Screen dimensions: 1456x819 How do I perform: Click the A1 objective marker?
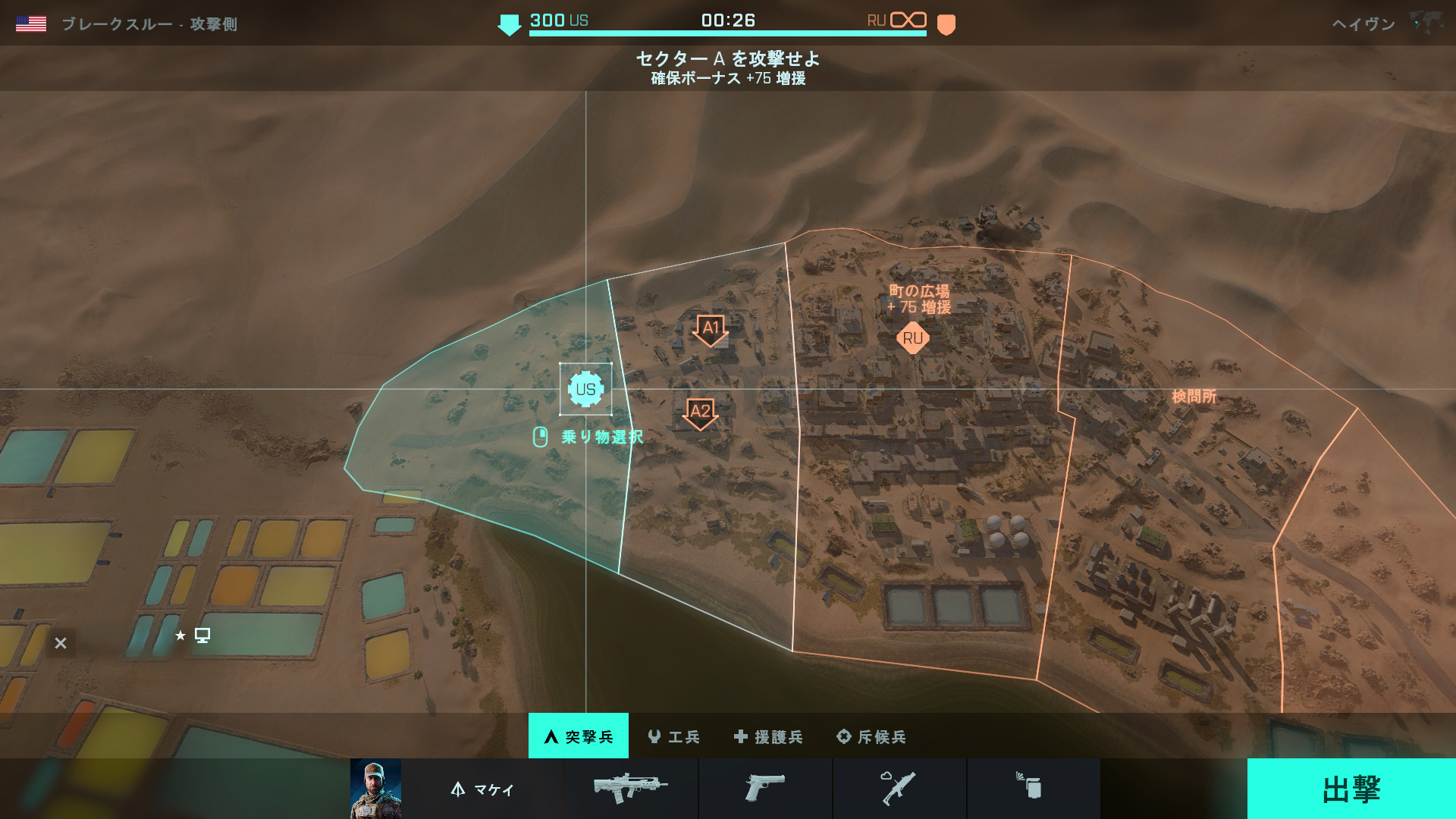711,329
